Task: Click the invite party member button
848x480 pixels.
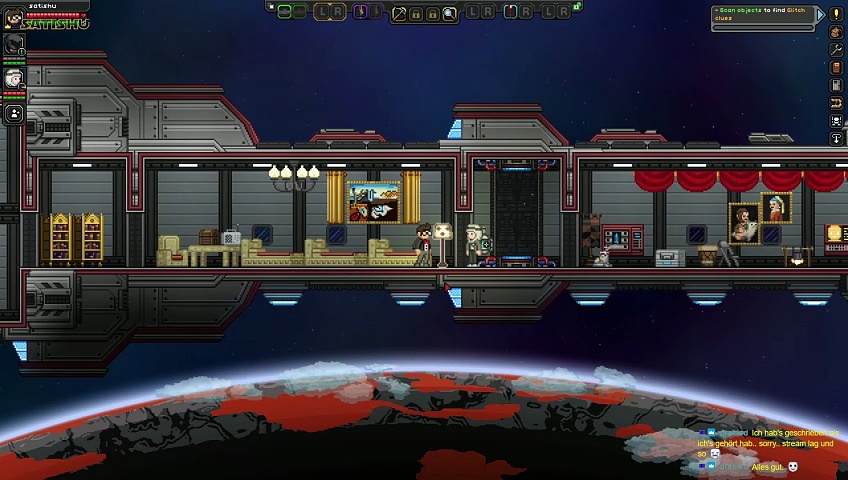Action: point(14,114)
